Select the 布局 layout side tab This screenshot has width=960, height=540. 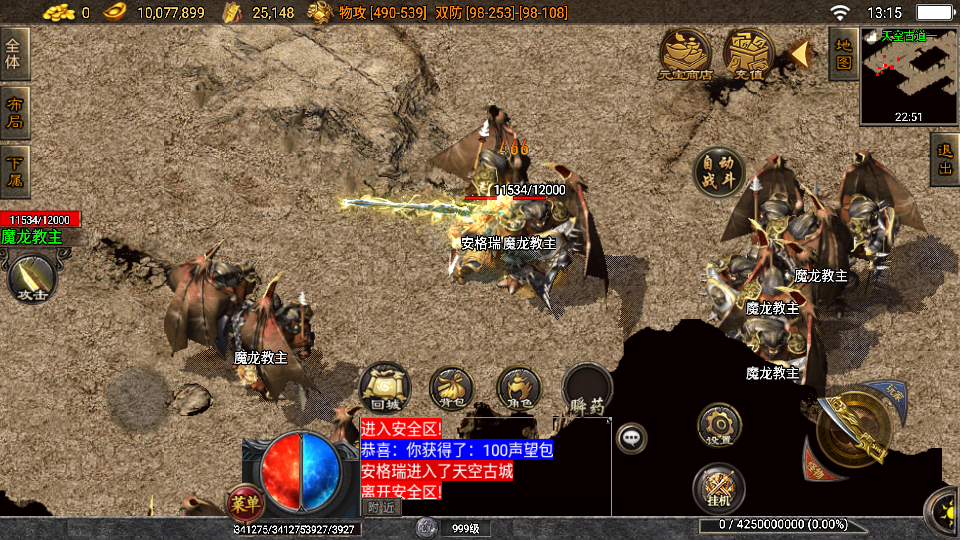click(x=14, y=113)
